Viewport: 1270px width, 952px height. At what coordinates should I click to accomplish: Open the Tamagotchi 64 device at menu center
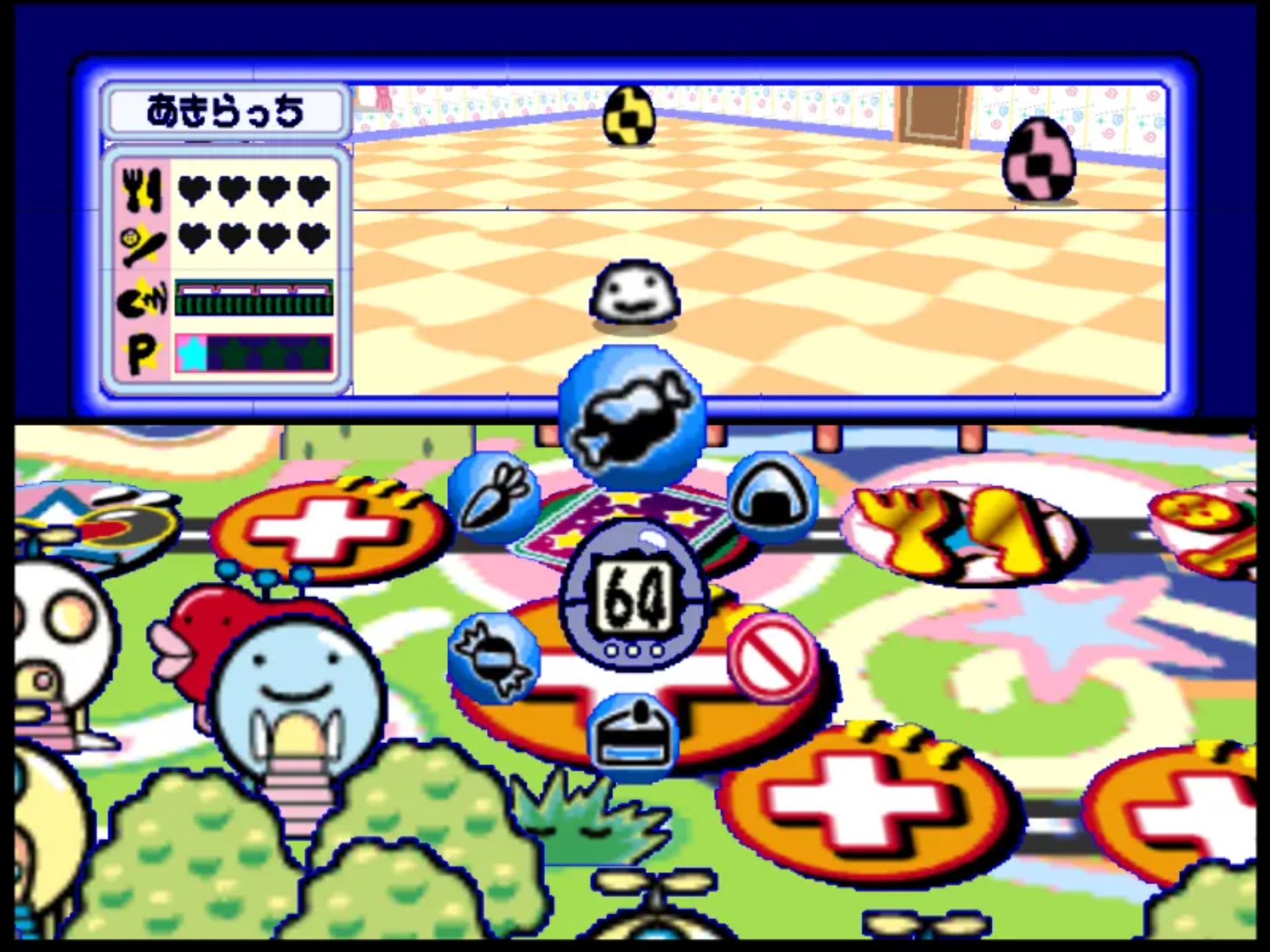pos(635,598)
